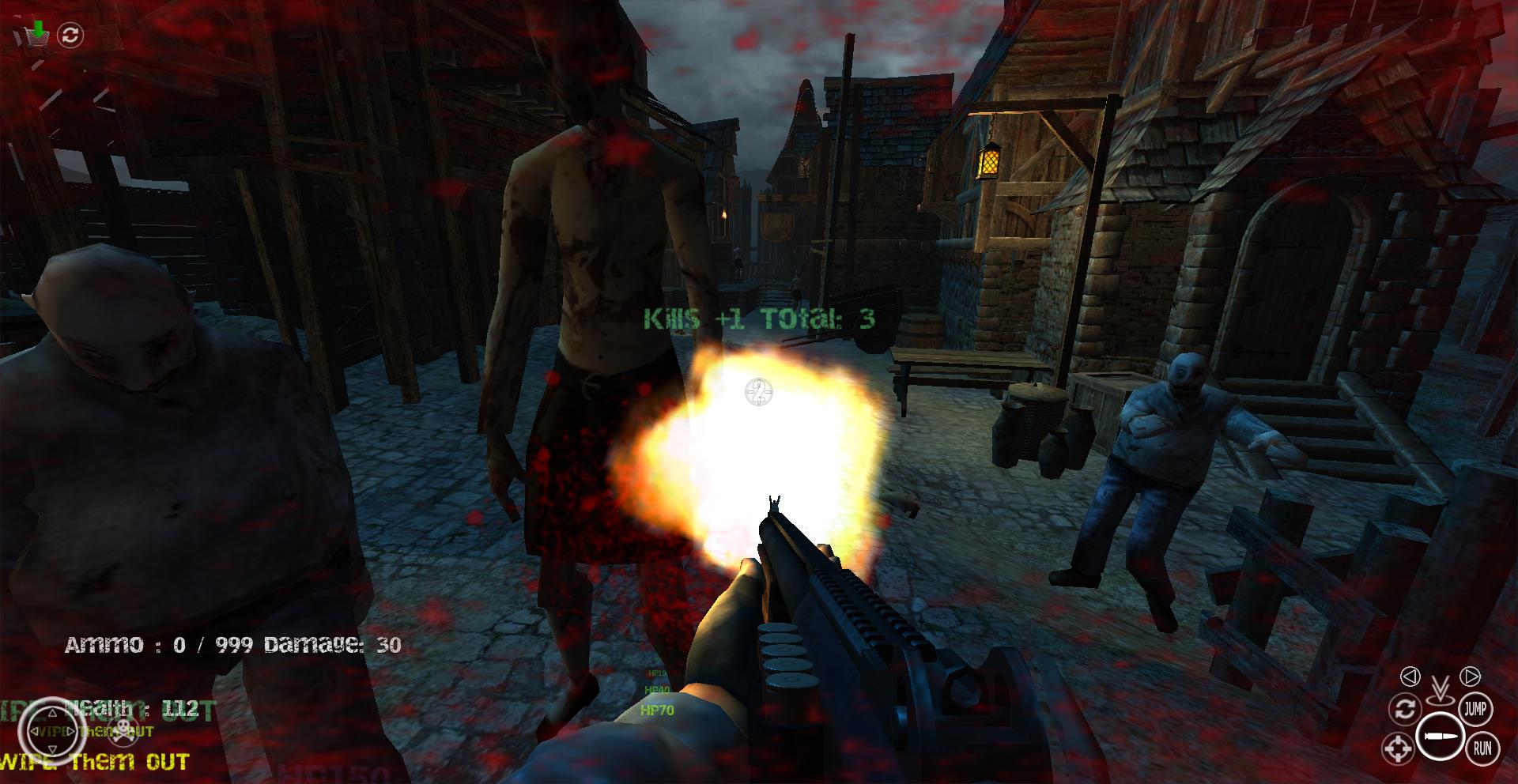Tap the up arrow on the movement pad
This screenshot has width=1518, height=784.
(x=51, y=713)
